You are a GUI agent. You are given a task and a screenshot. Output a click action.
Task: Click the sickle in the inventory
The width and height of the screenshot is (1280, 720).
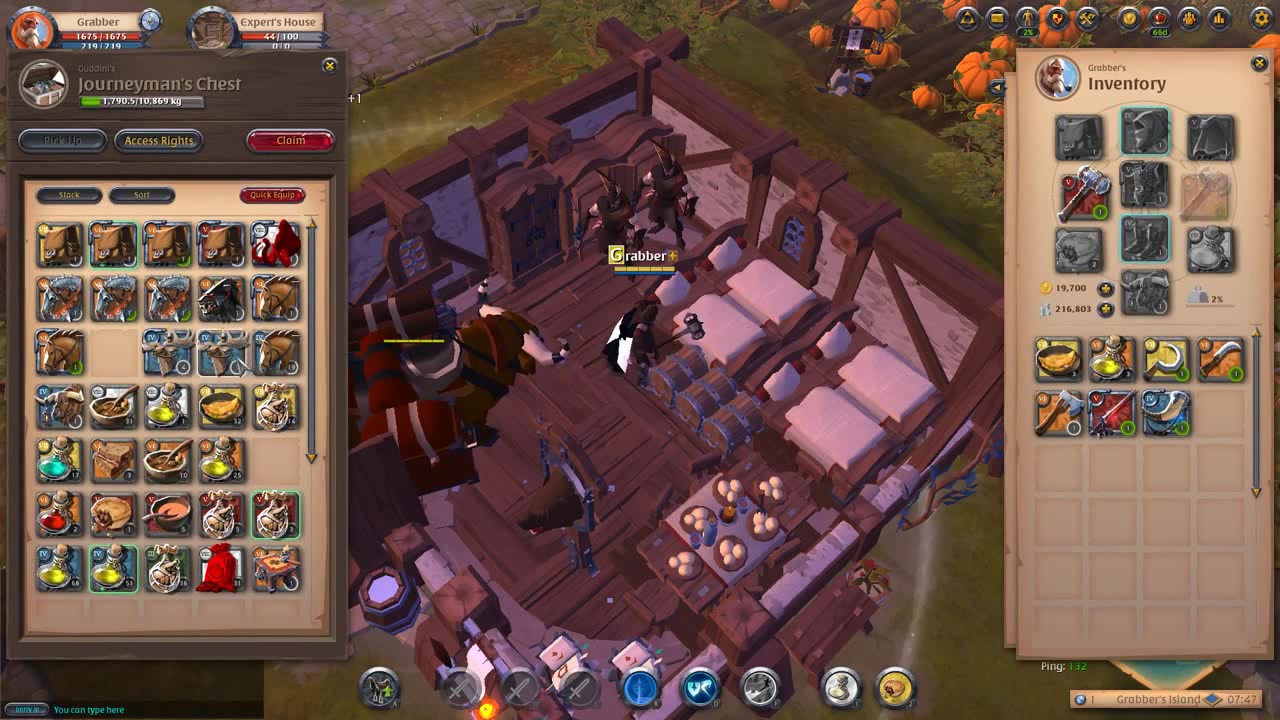(x=1166, y=359)
